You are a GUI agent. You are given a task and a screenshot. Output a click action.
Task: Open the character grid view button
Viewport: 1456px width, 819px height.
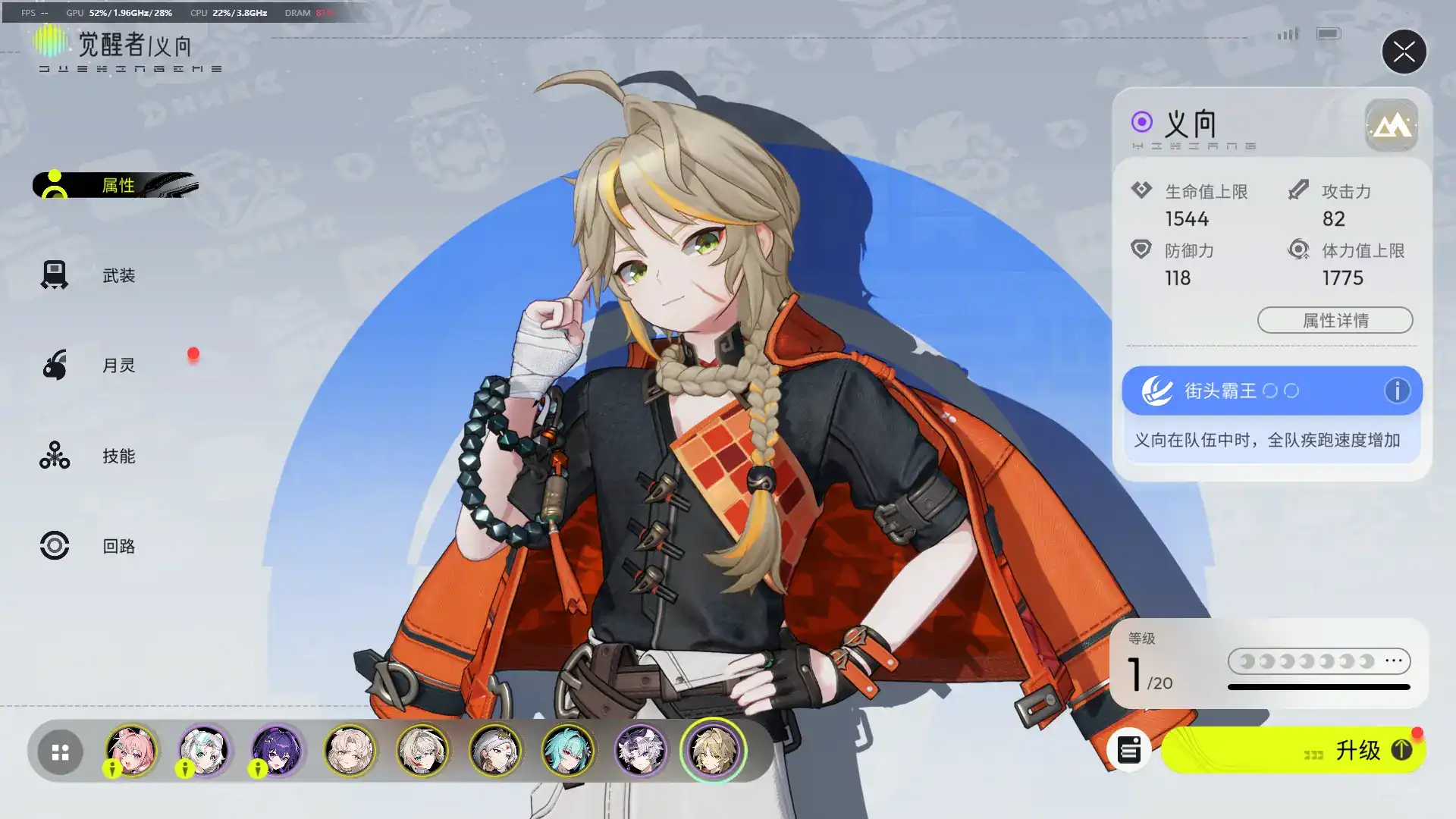(x=60, y=752)
